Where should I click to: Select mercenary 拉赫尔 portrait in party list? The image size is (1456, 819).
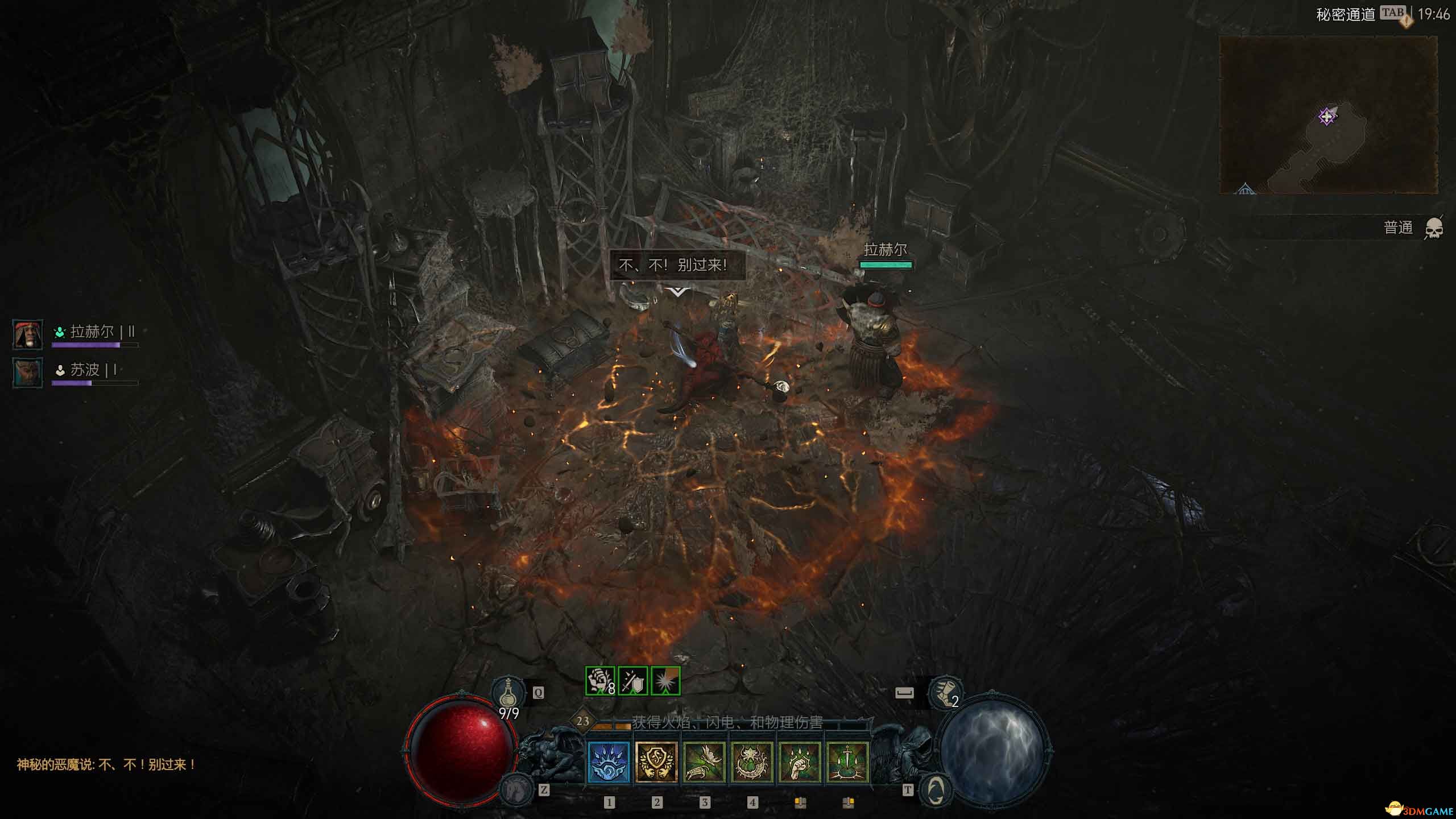tap(28, 334)
